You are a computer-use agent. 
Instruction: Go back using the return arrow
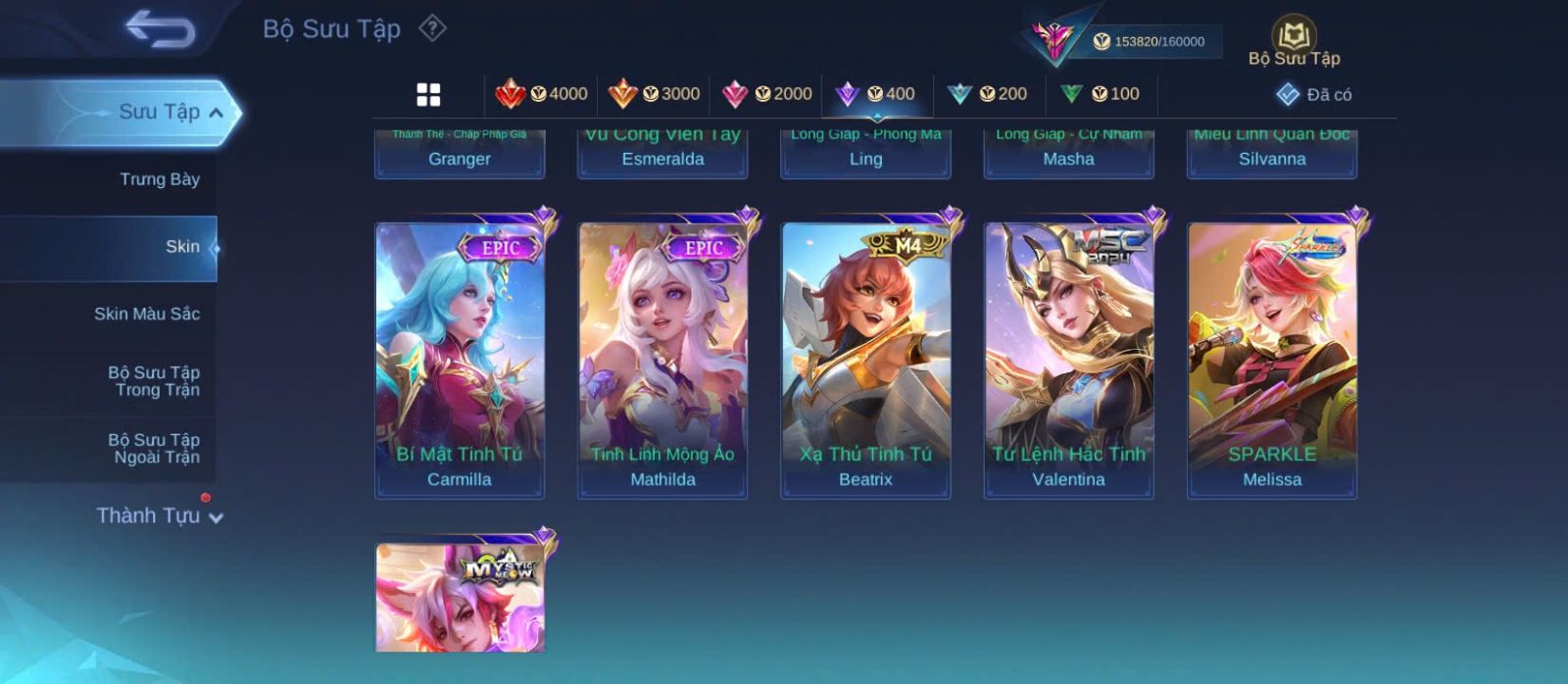point(160,29)
